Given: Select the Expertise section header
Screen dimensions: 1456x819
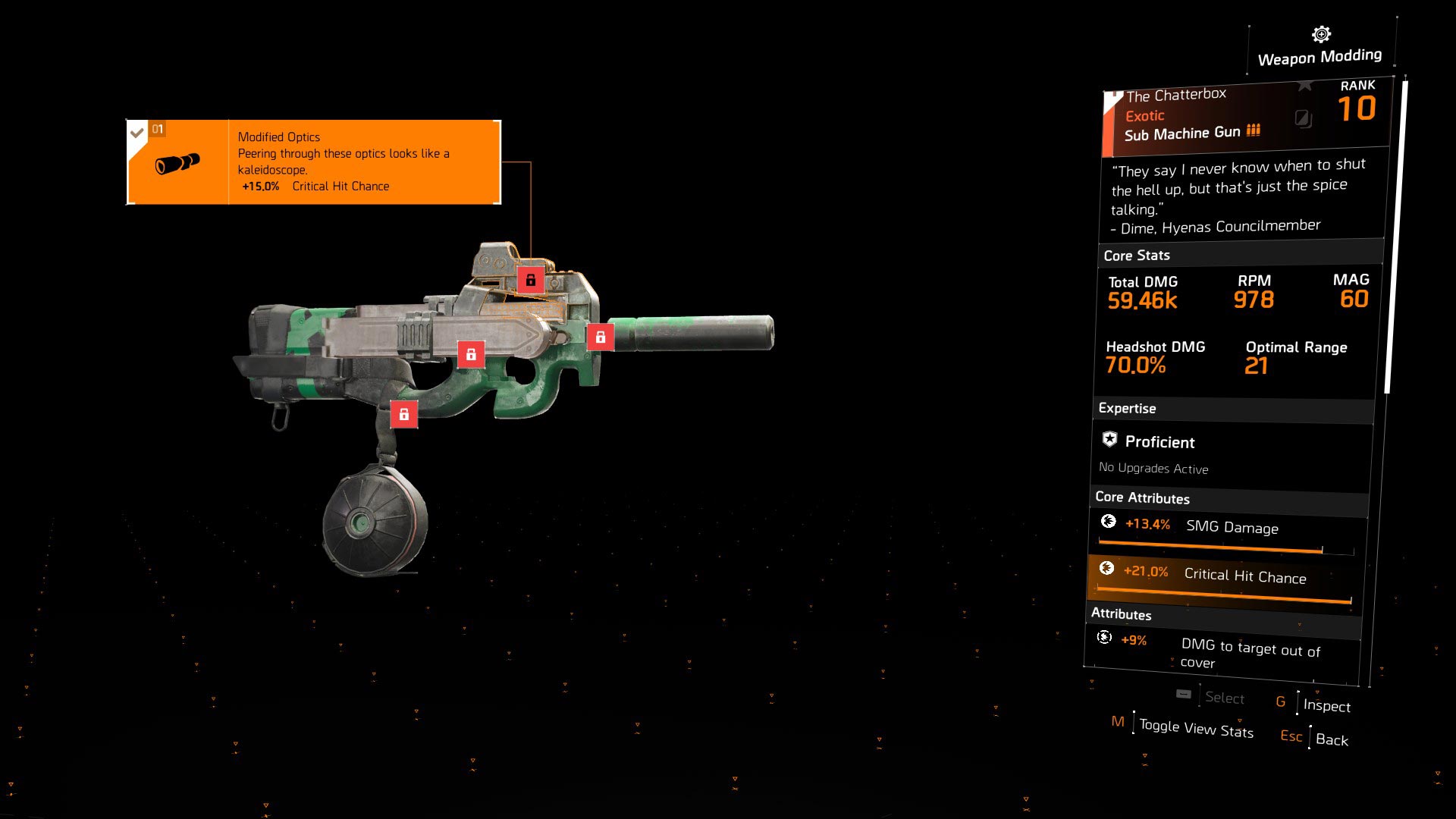Looking at the screenshot, I should pos(1128,408).
